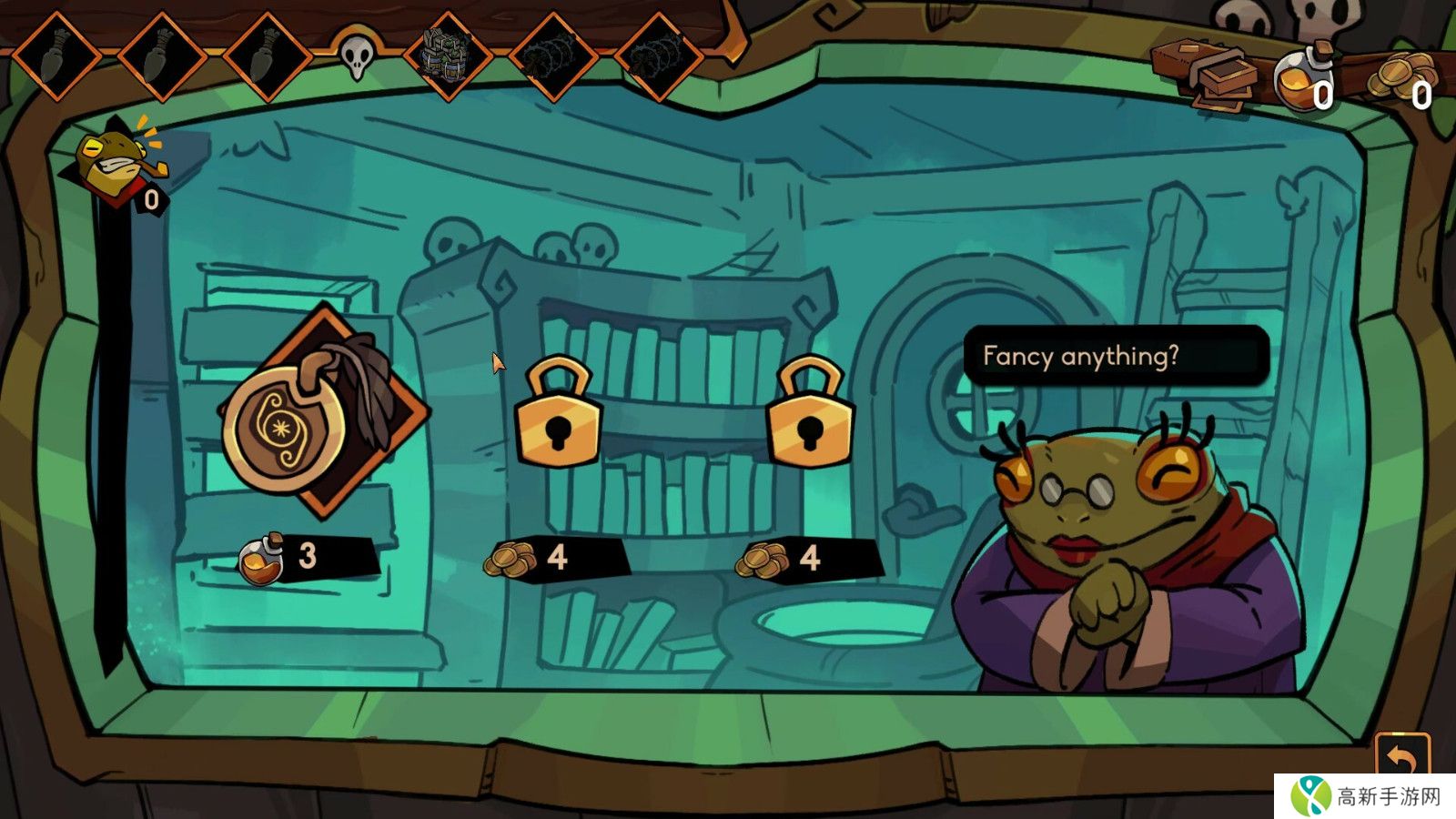Select the crates and barrels slot
This screenshot has height=819, width=1456.
click(448, 56)
